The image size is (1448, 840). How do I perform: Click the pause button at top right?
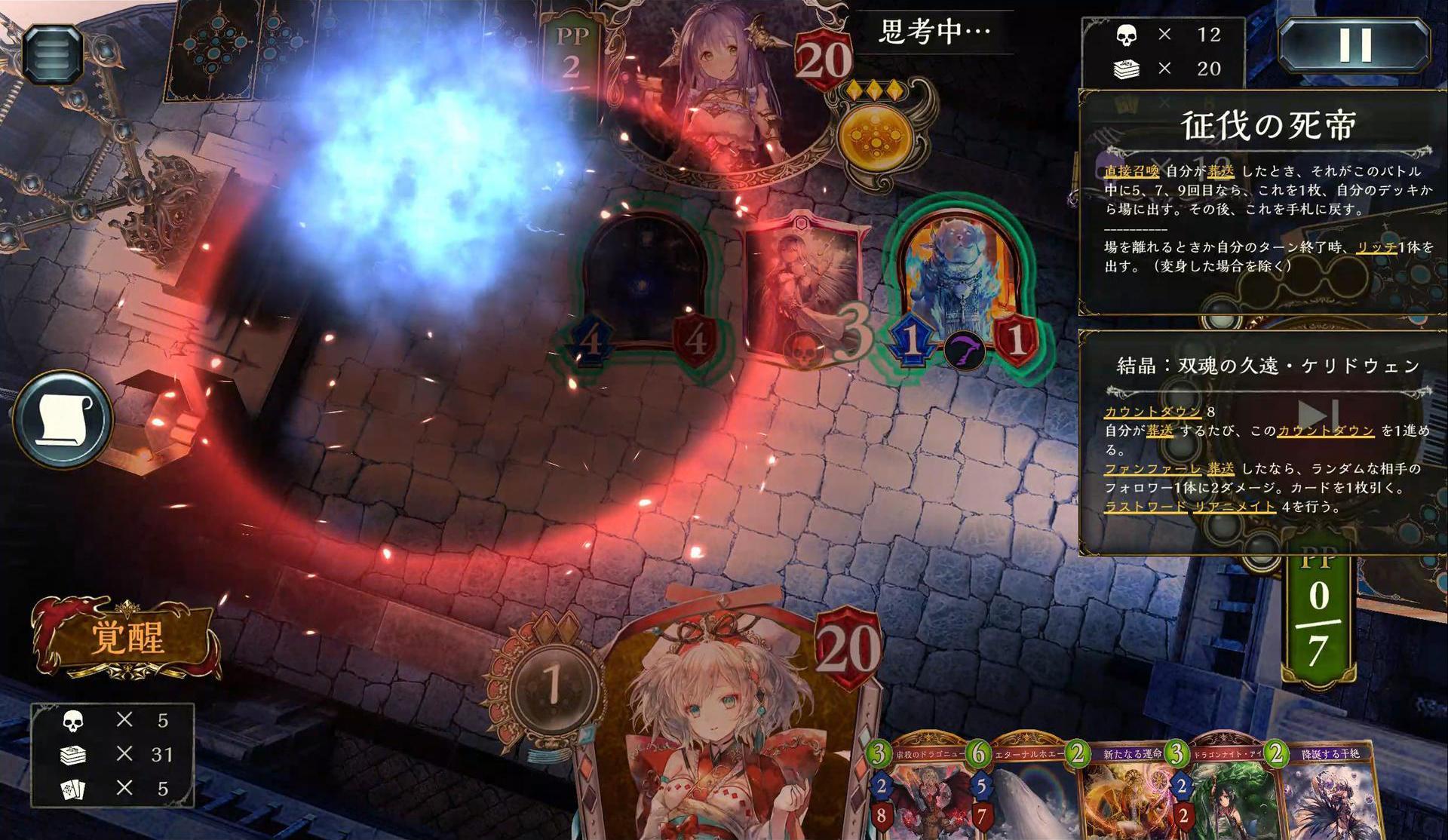click(x=1354, y=45)
